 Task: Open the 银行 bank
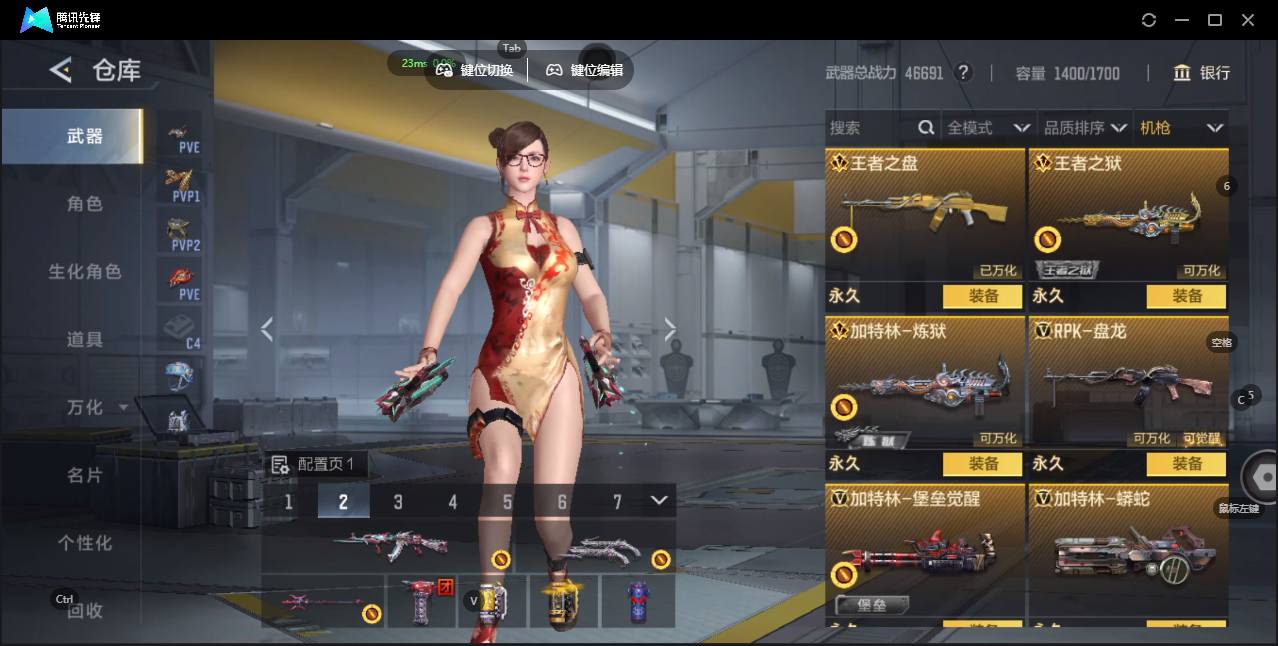click(x=1202, y=73)
